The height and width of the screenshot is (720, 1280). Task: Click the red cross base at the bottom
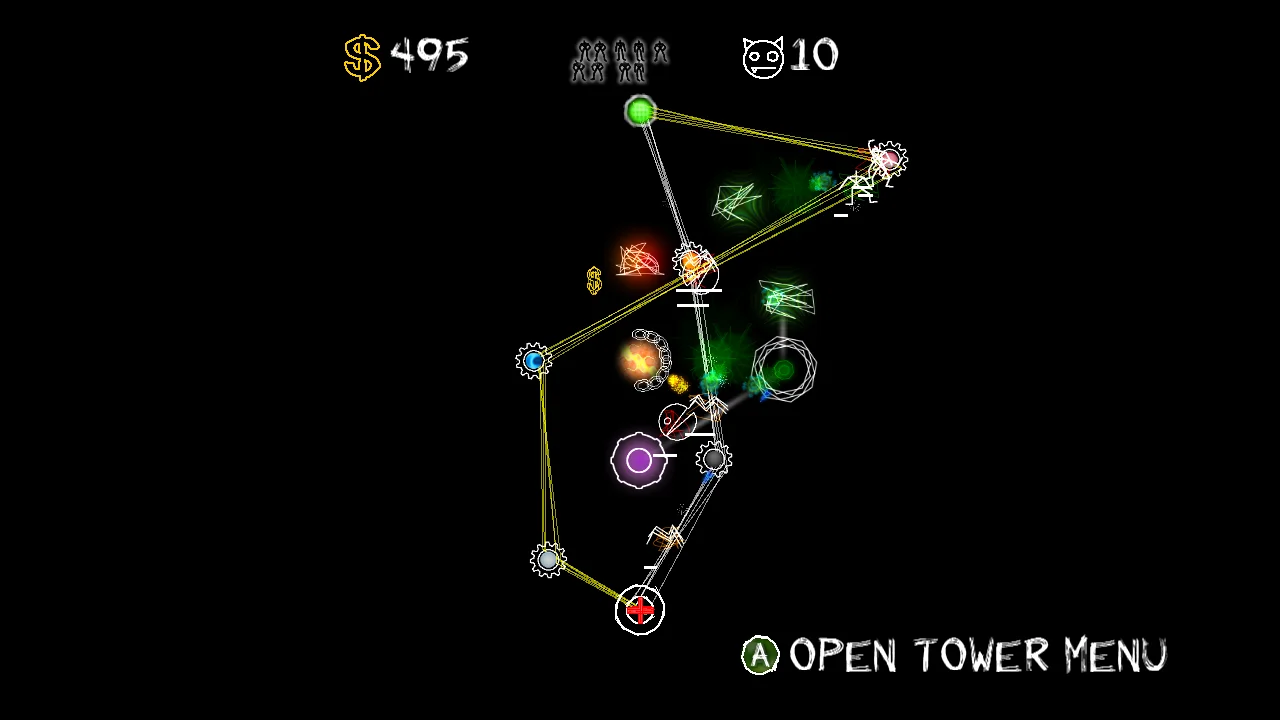point(639,610)
